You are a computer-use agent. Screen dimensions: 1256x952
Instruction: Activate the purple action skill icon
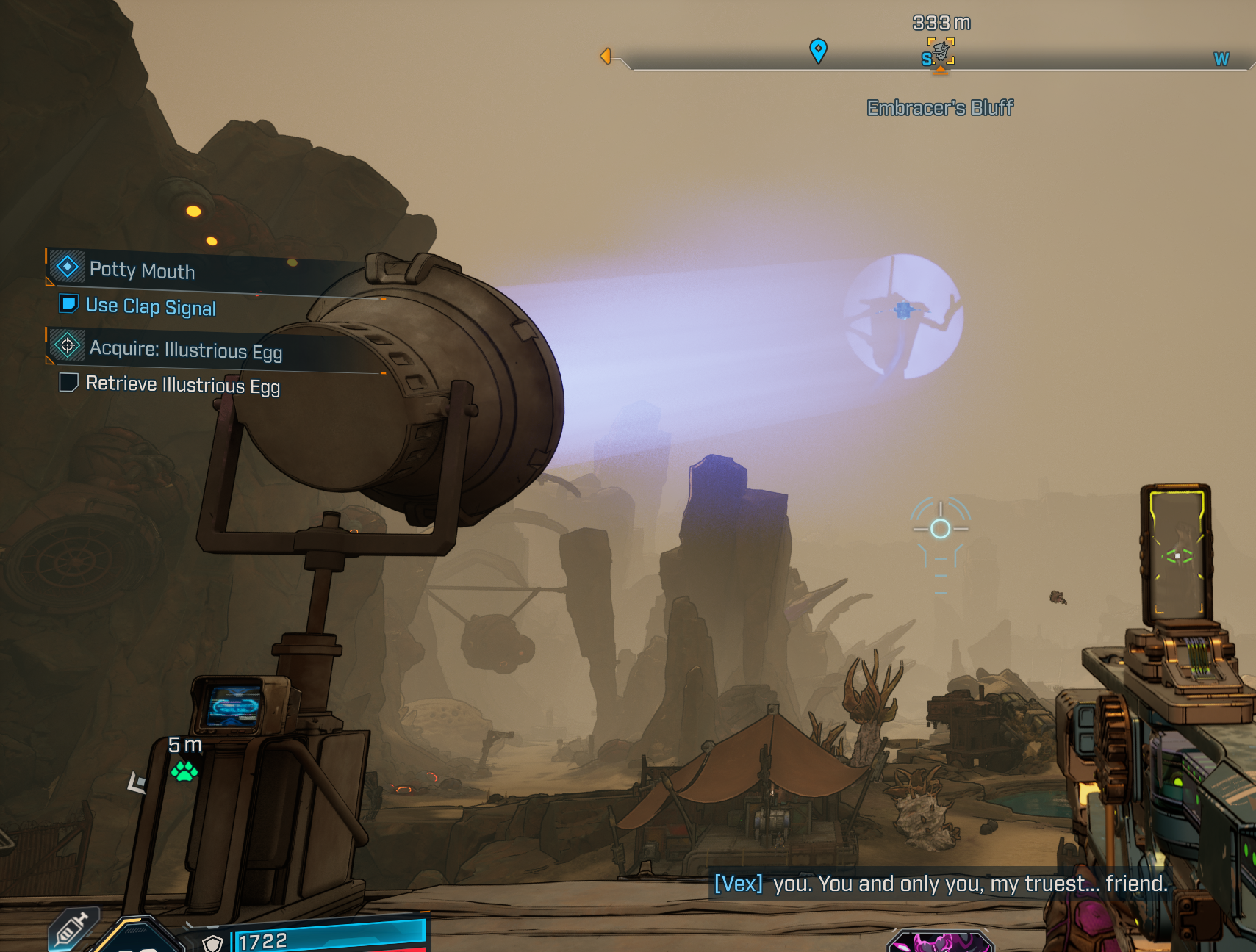pos(939,942)
